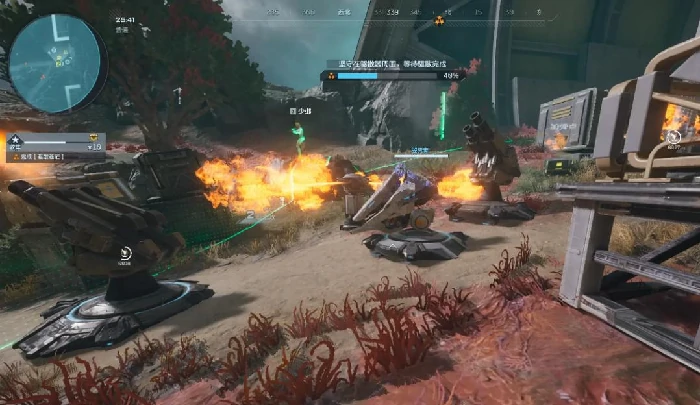The width and height of the screenshot is (700, 405).
Task: Select the circular interact icon on the right turret
Action: point(675,135)
